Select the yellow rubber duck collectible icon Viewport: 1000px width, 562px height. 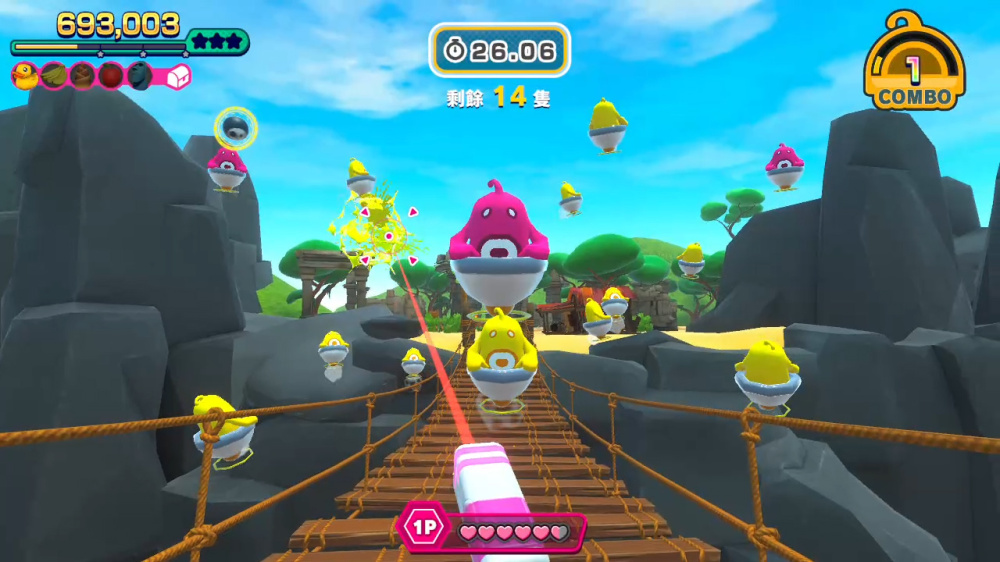(25, 75)
